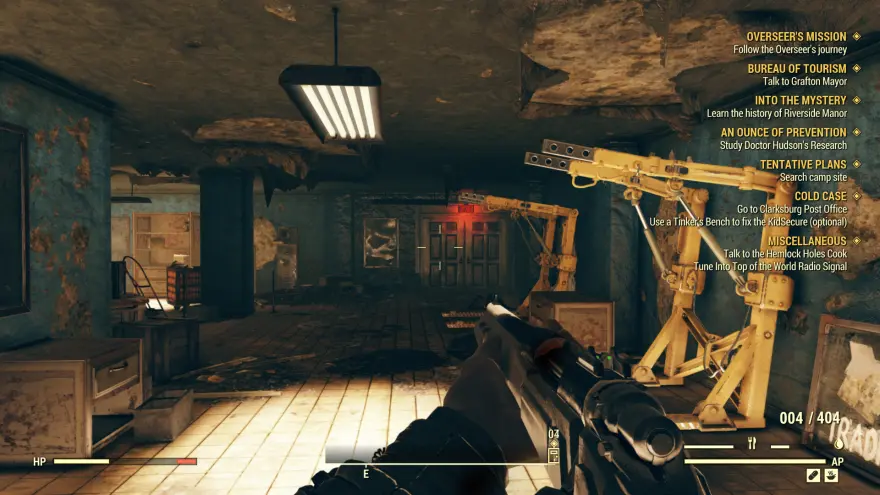This screenshot has width=880, height=495.
Task: Open the Into the Mystery quest entry
Action: 800,101
